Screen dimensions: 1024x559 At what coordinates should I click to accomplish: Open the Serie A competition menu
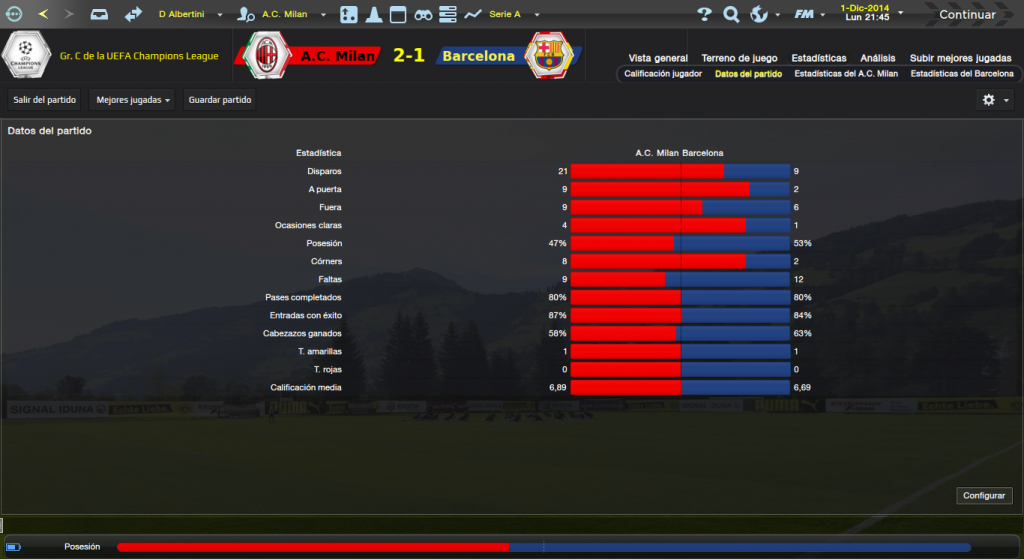[512, 15]
